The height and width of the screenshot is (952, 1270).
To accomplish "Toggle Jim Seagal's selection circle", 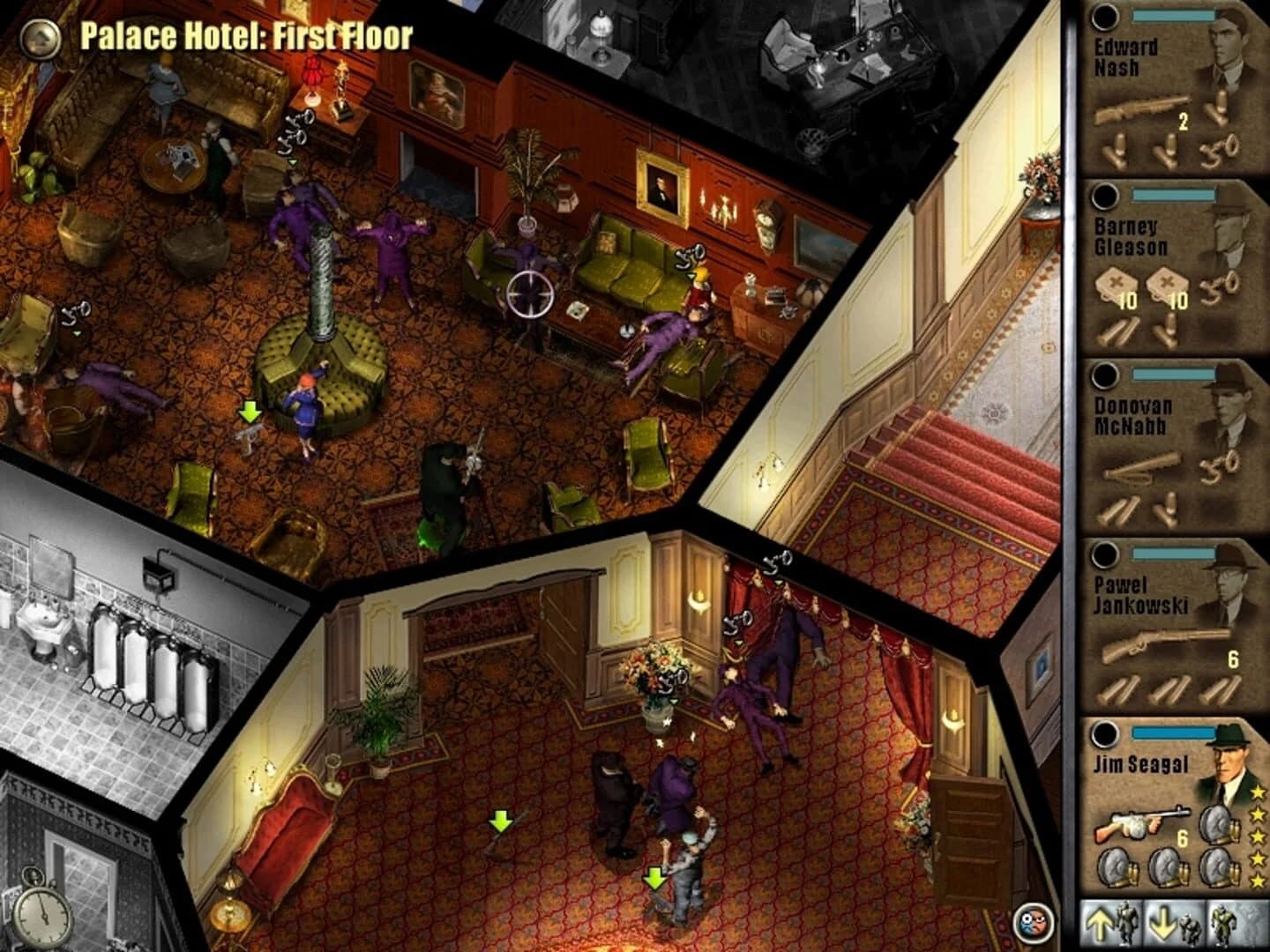I will (x=1103, y=733).
